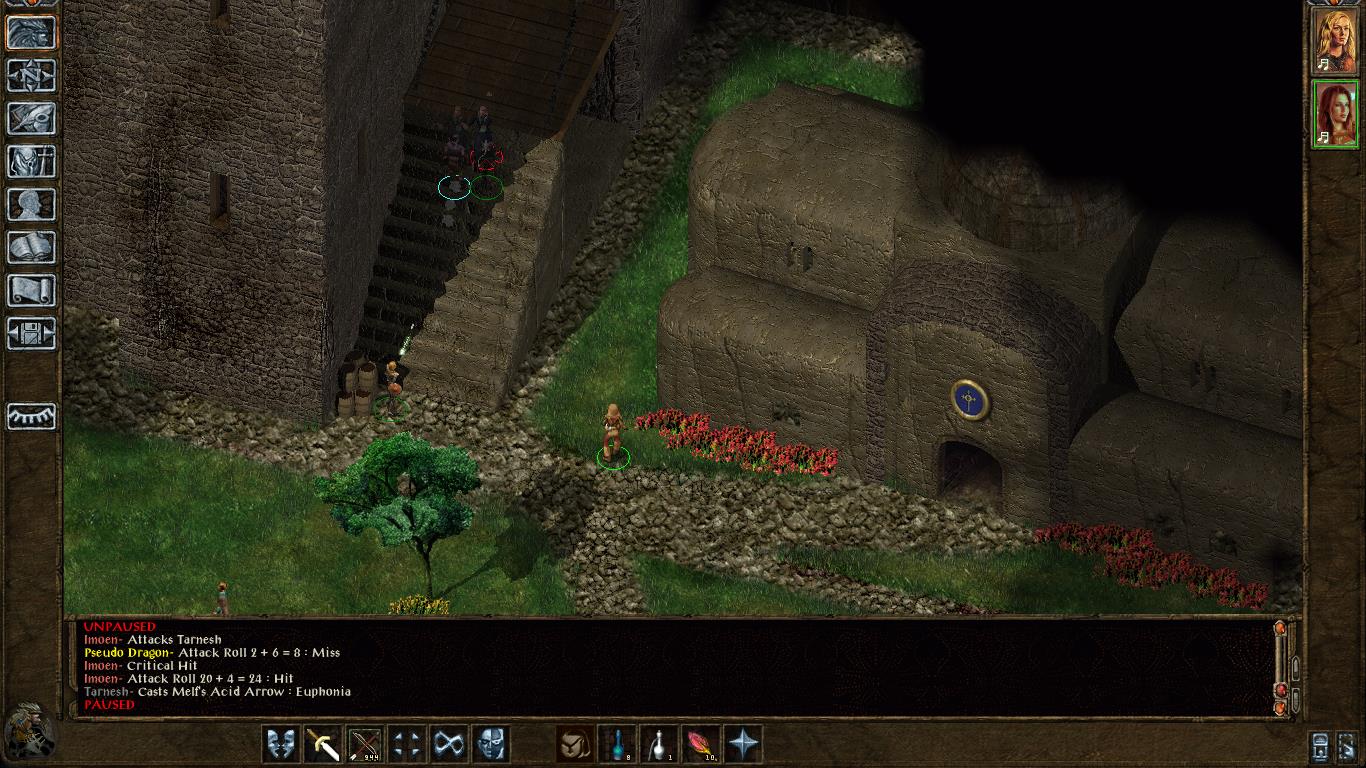1366x768 pixels.
Task: Open the journal with the quill button
Action: point(31,118)
